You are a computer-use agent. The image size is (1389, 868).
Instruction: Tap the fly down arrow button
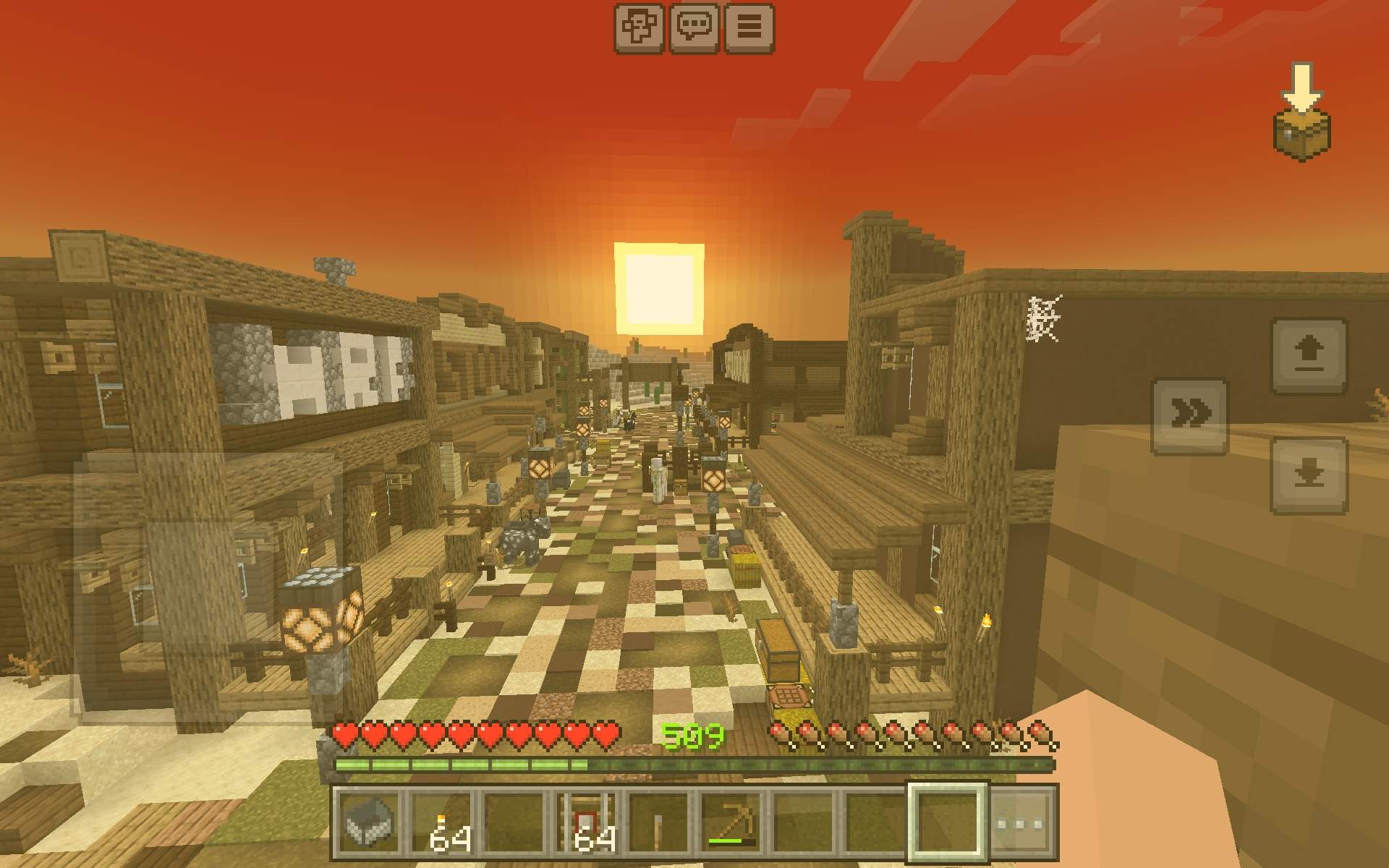click(1309, 475)
